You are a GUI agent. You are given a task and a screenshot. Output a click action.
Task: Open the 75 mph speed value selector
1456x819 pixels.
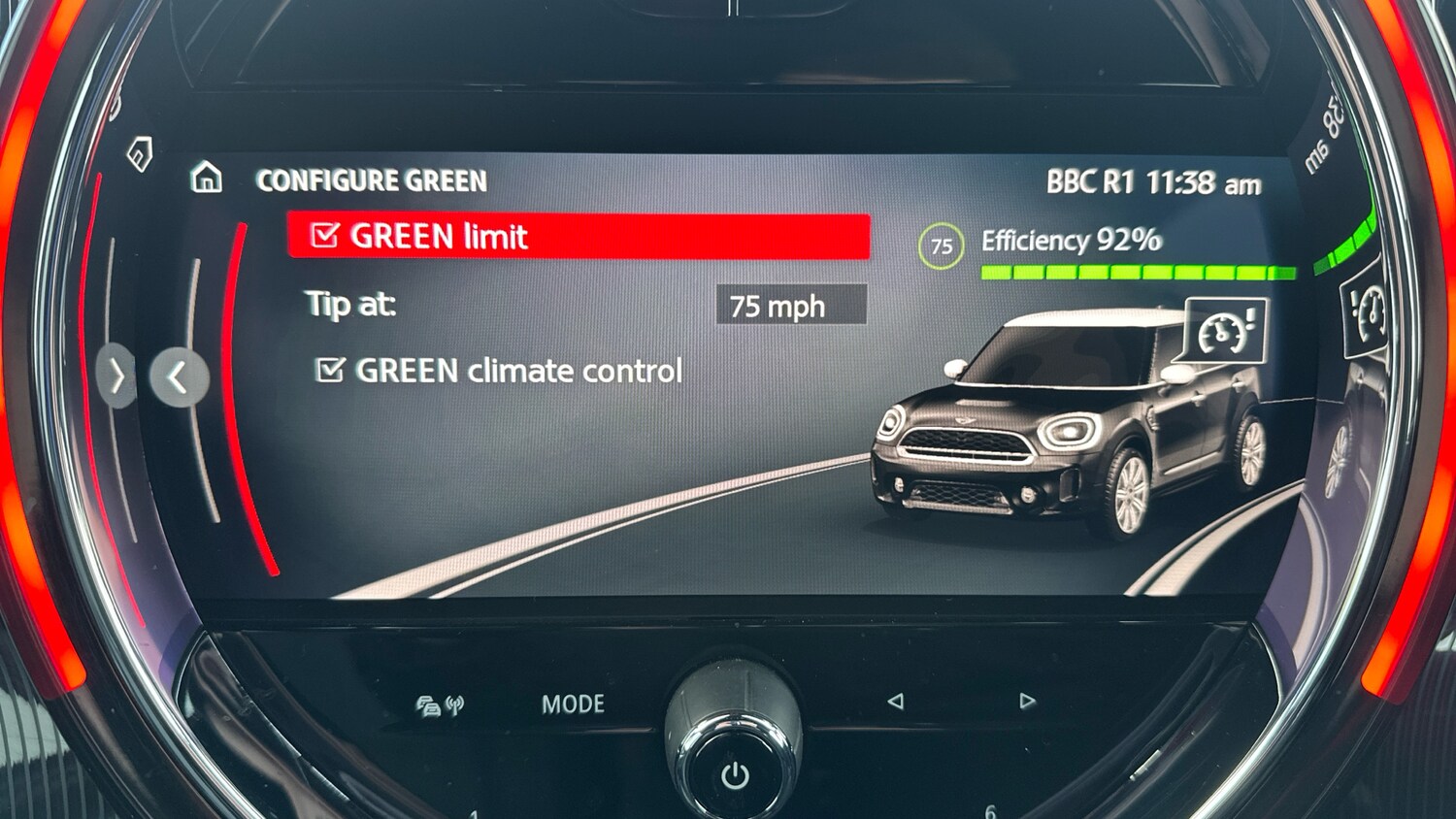point(790,306)
